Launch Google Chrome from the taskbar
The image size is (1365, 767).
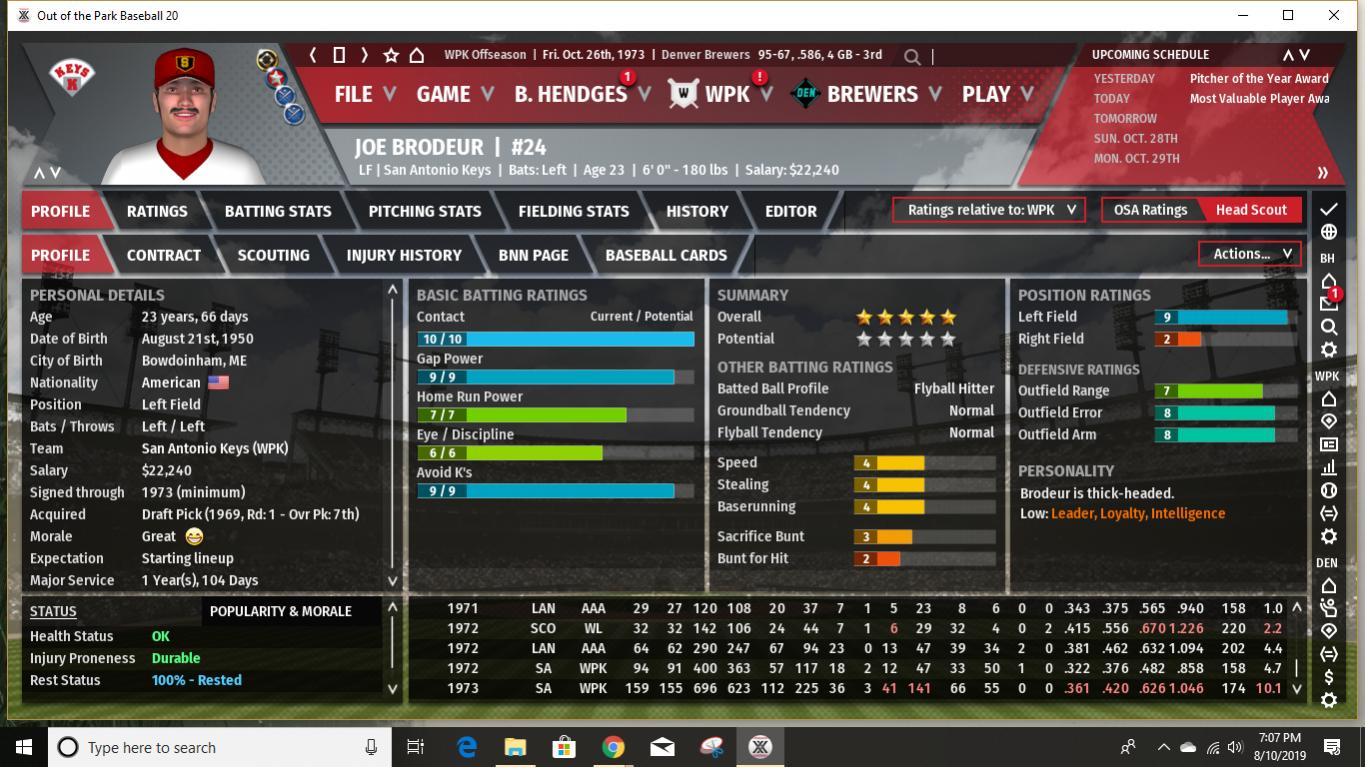click(612, 747)
